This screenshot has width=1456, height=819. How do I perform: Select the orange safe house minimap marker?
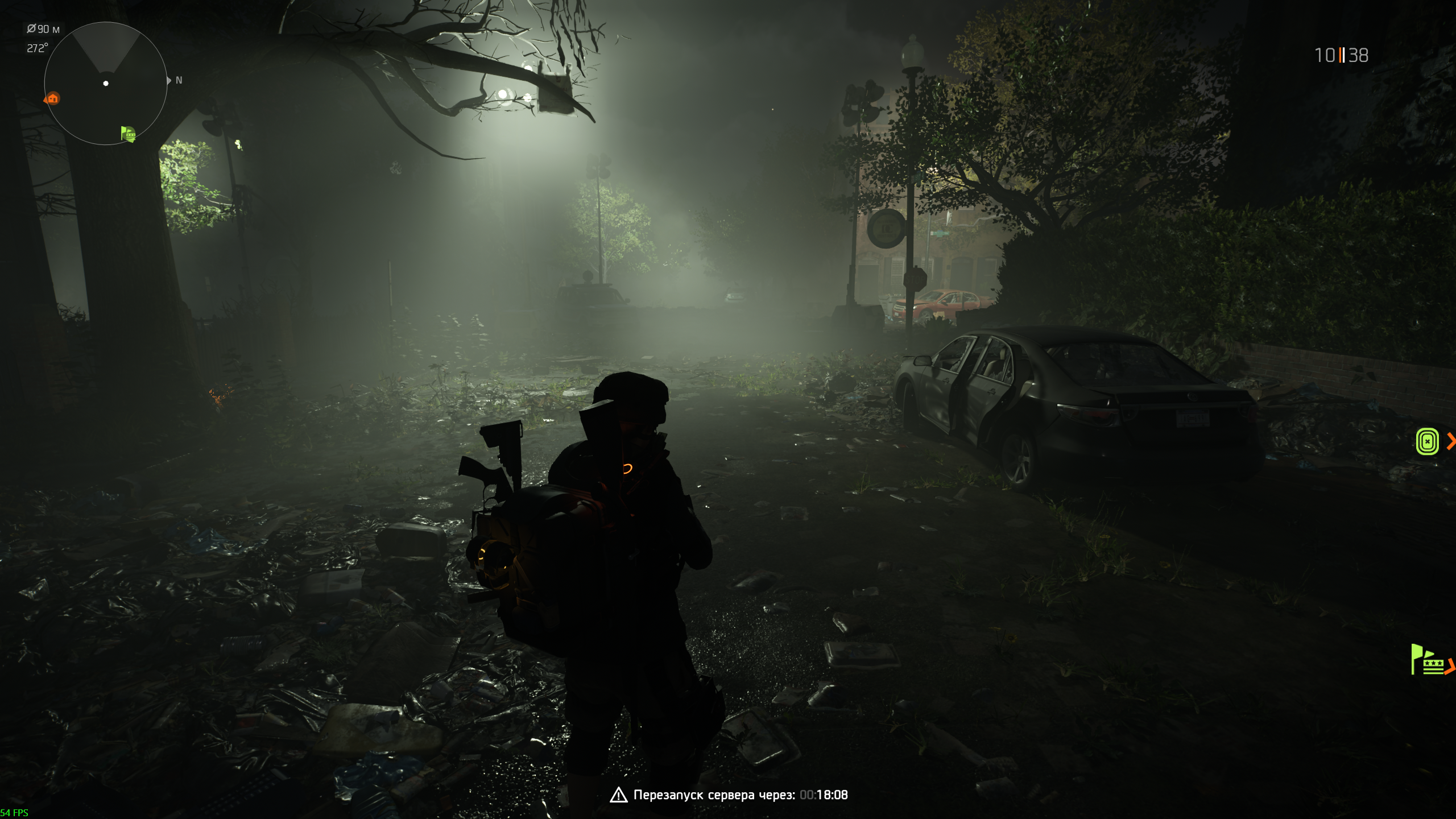53,99
